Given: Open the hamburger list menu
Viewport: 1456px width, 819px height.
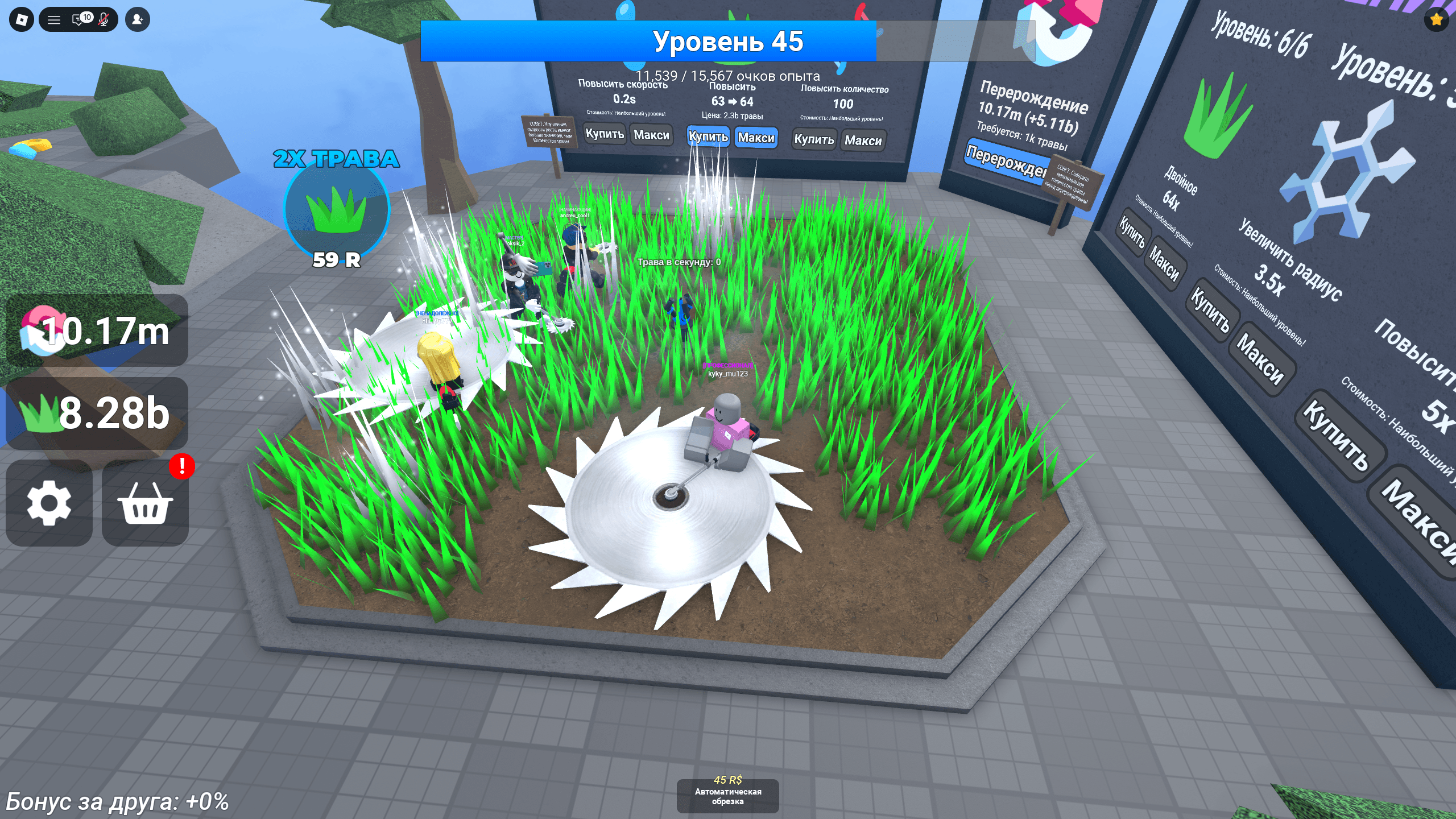Looking at the screenshot, I should [x=54, y=20].
